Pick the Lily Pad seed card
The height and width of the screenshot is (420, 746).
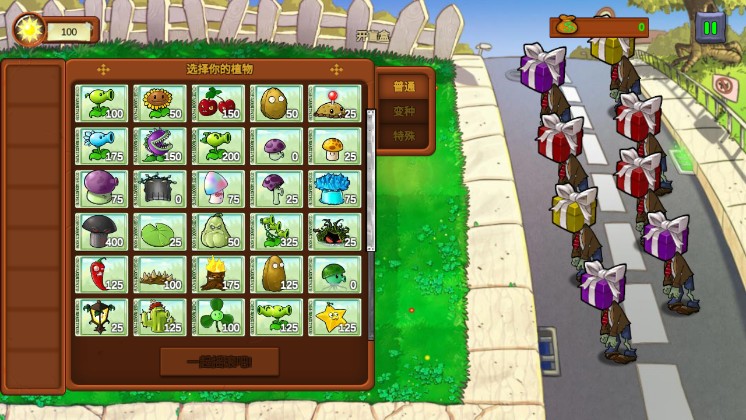point(160,231)
